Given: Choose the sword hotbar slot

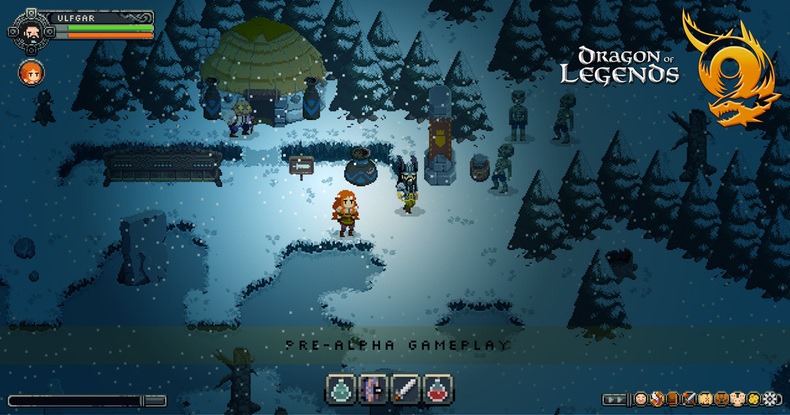Looking at the screenshot, I should coord(404,388).
